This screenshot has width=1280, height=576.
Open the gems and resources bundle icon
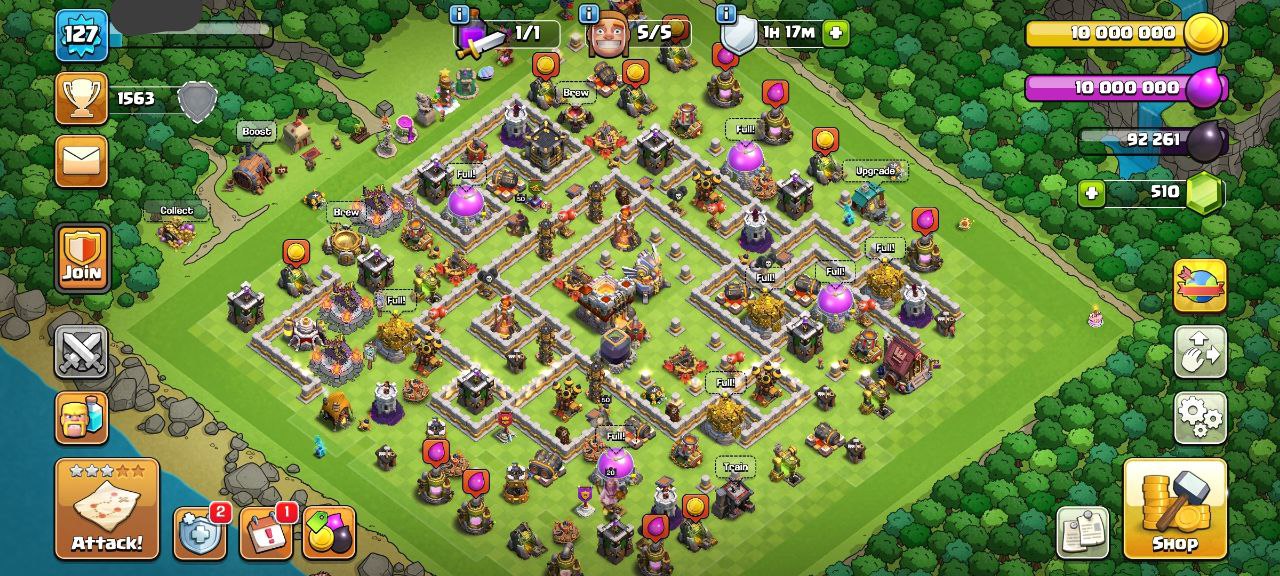click(x=328, y=534)
